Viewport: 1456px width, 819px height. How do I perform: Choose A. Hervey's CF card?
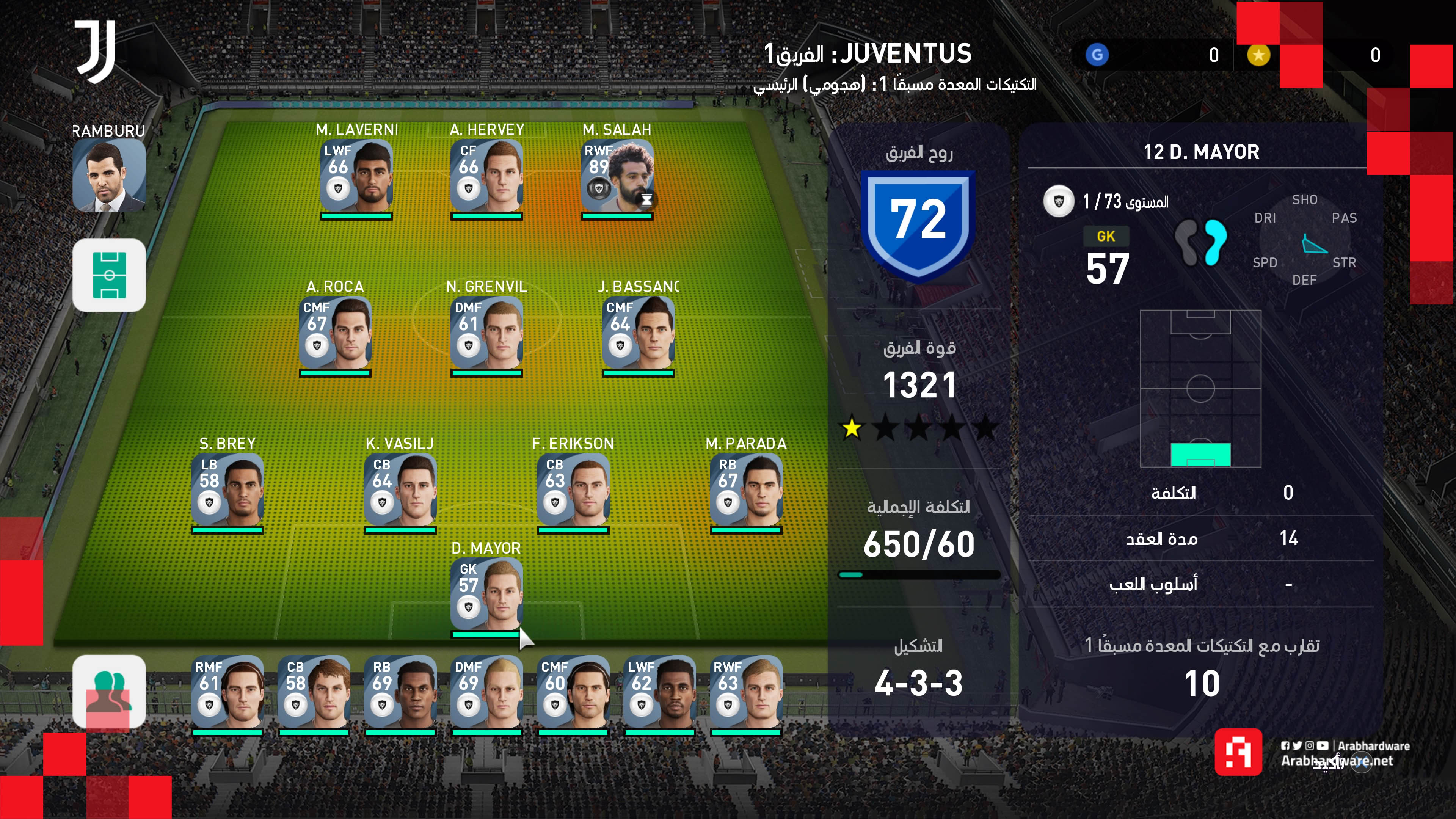pyautogui.click(x=486, y=176)
